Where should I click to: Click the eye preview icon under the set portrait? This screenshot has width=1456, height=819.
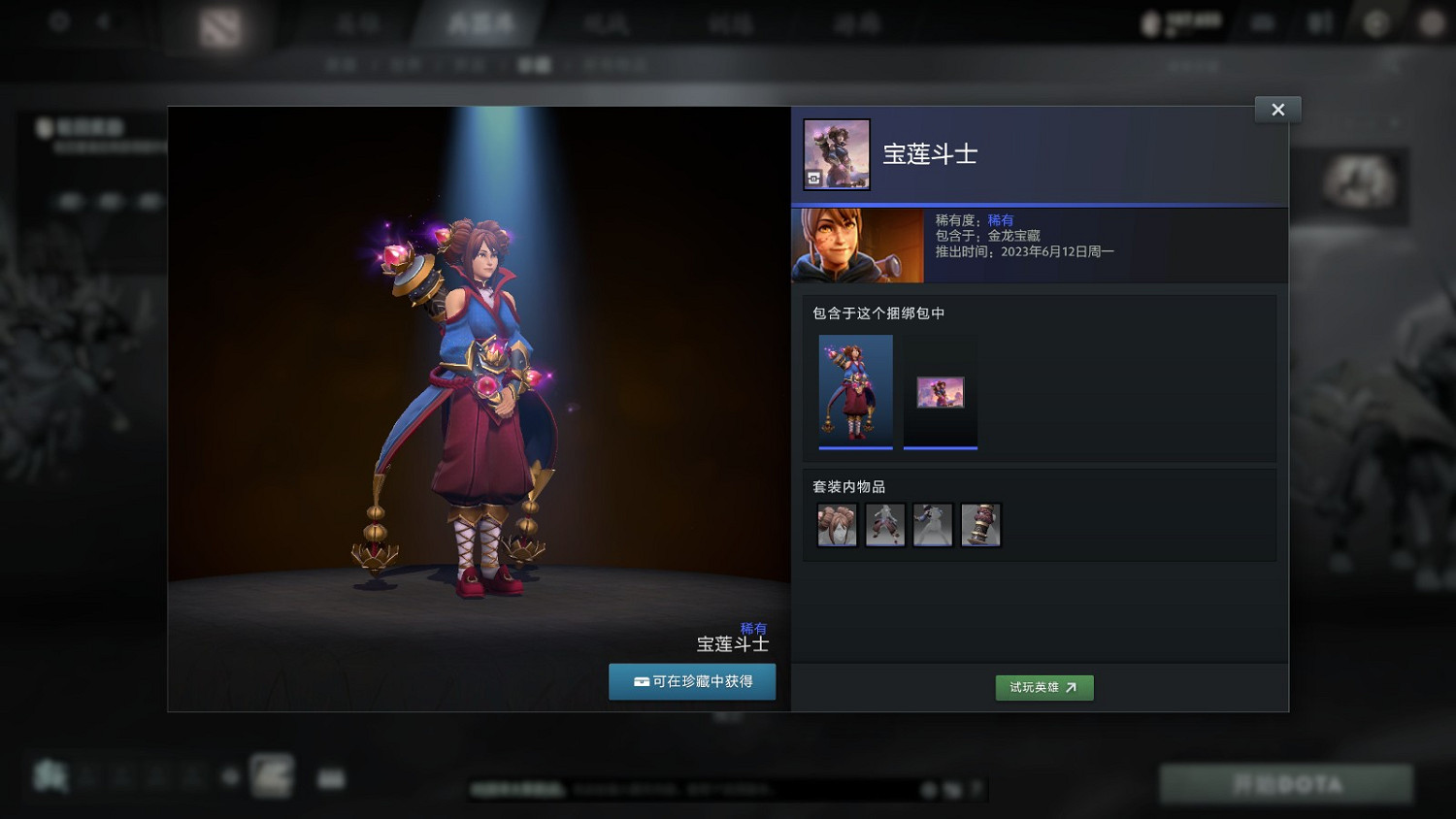[813, 180]
